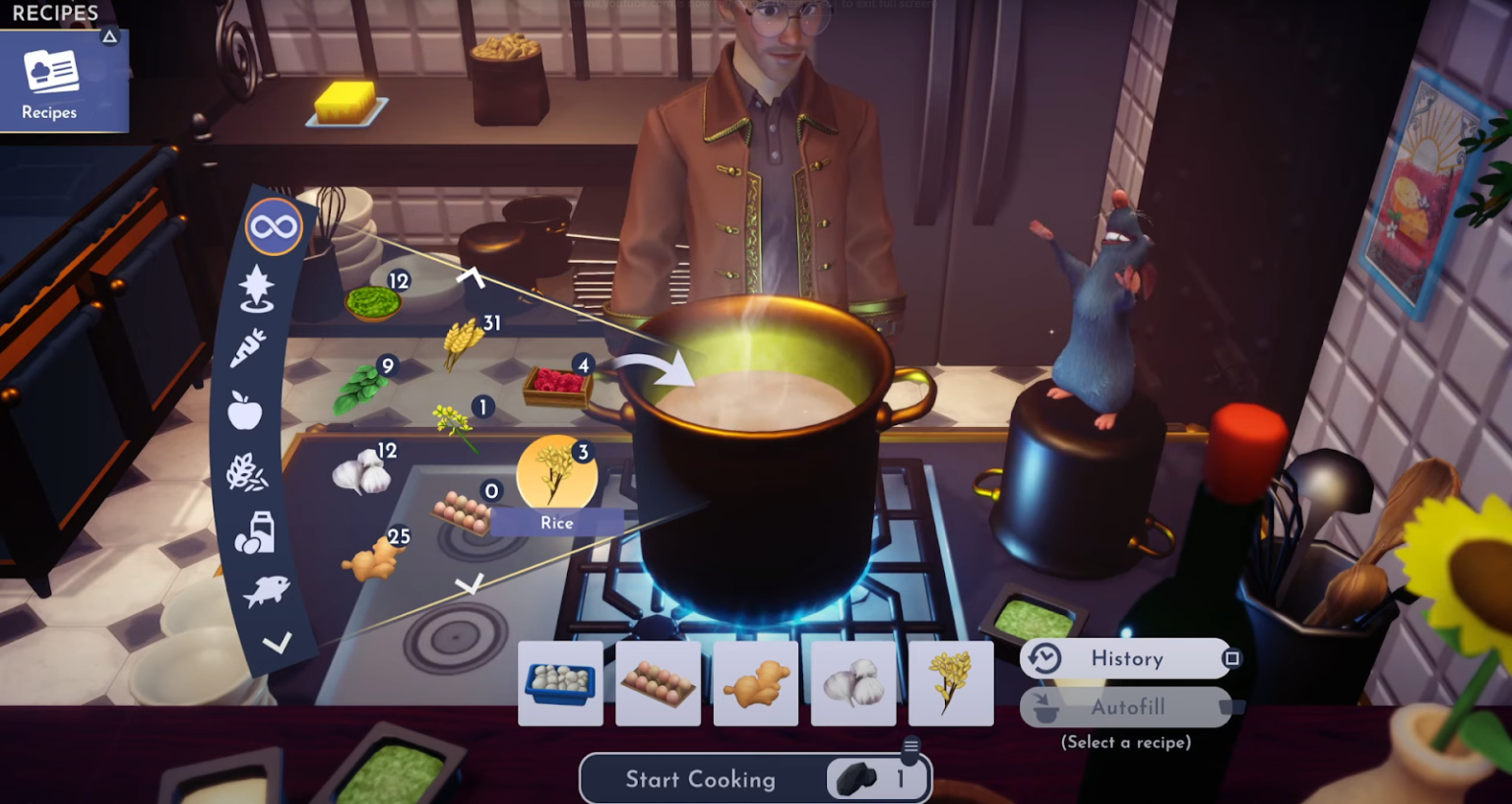Switch to the carrot vegetables category

click(249, 347)
